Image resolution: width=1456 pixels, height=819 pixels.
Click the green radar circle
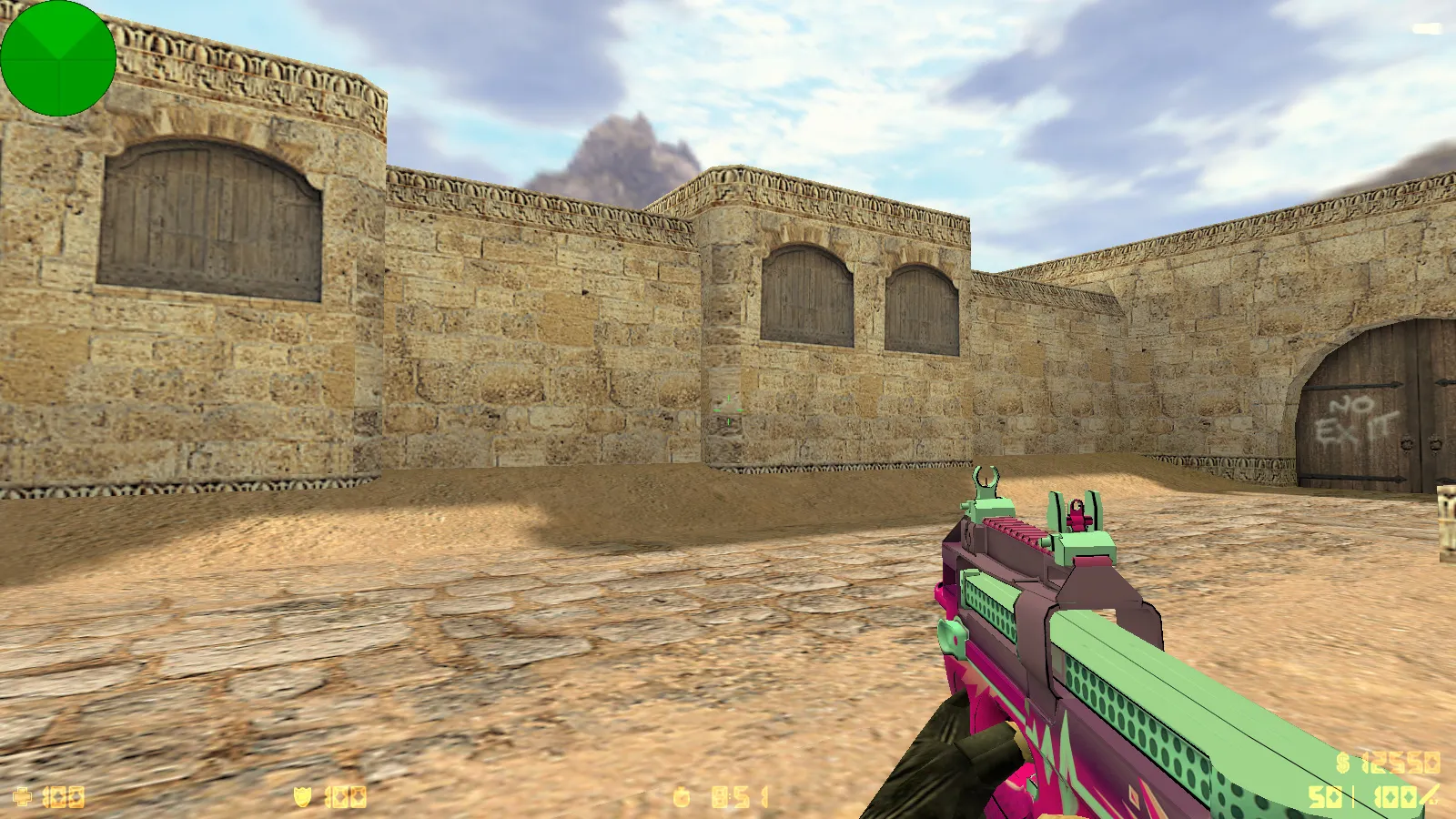[x=59, y=59]
